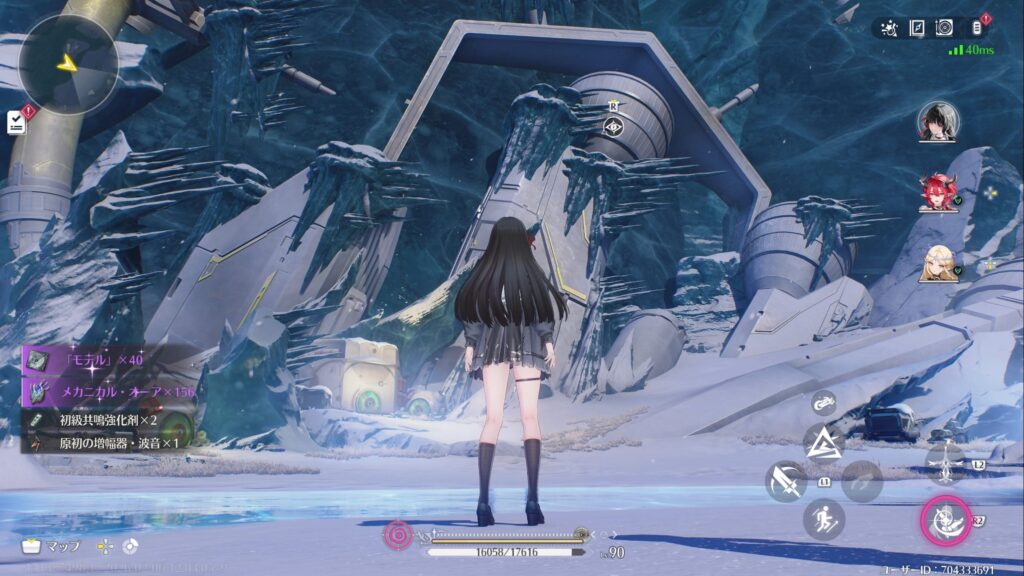
Task: Open the battery-shaped icon with red alert
Action: point(975,28)
